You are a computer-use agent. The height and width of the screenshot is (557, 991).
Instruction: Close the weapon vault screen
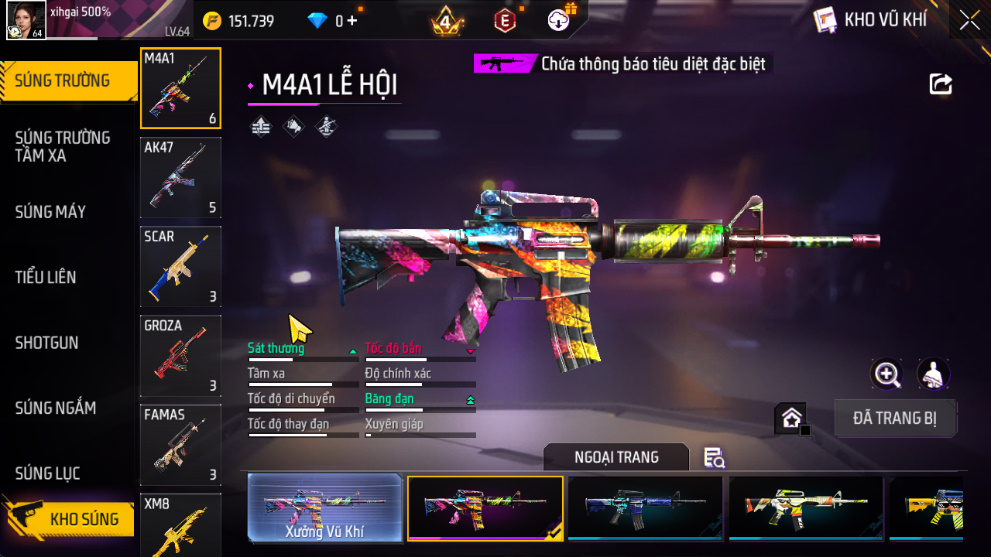969,20
